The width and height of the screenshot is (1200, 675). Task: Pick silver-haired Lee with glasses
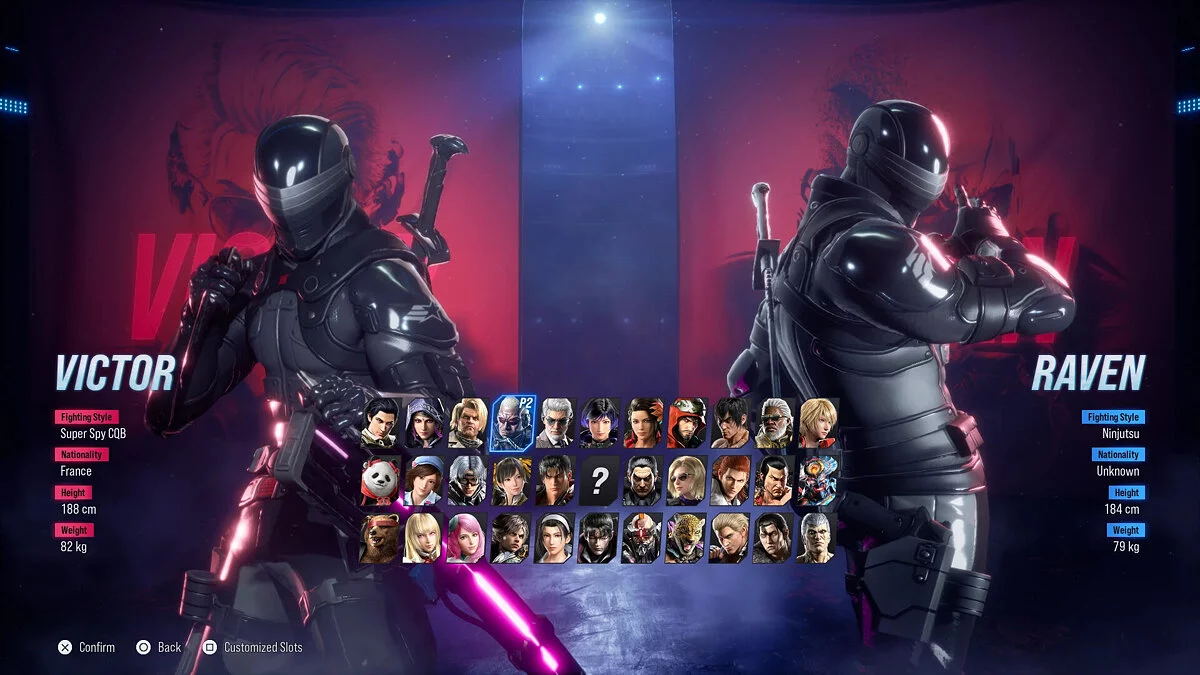(x=468, y=480)
